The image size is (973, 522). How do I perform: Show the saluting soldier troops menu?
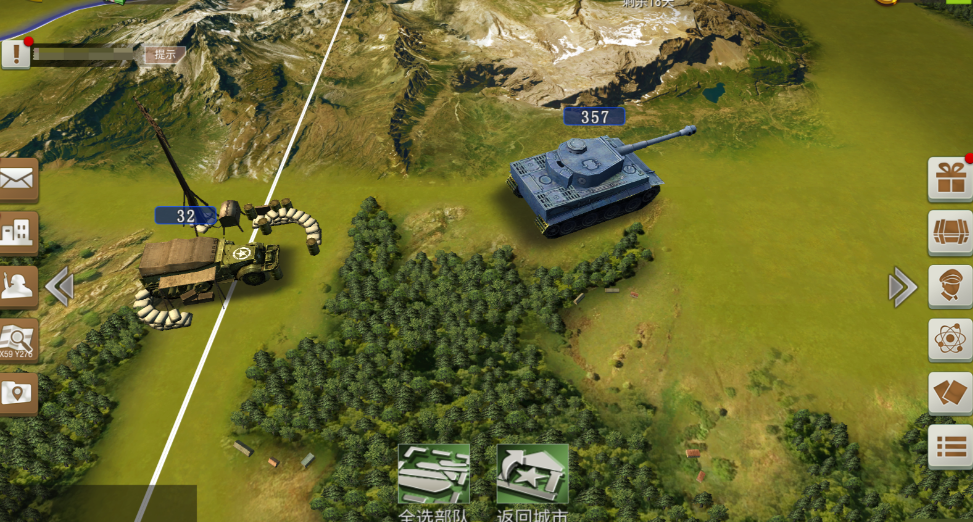coord(18,287)
